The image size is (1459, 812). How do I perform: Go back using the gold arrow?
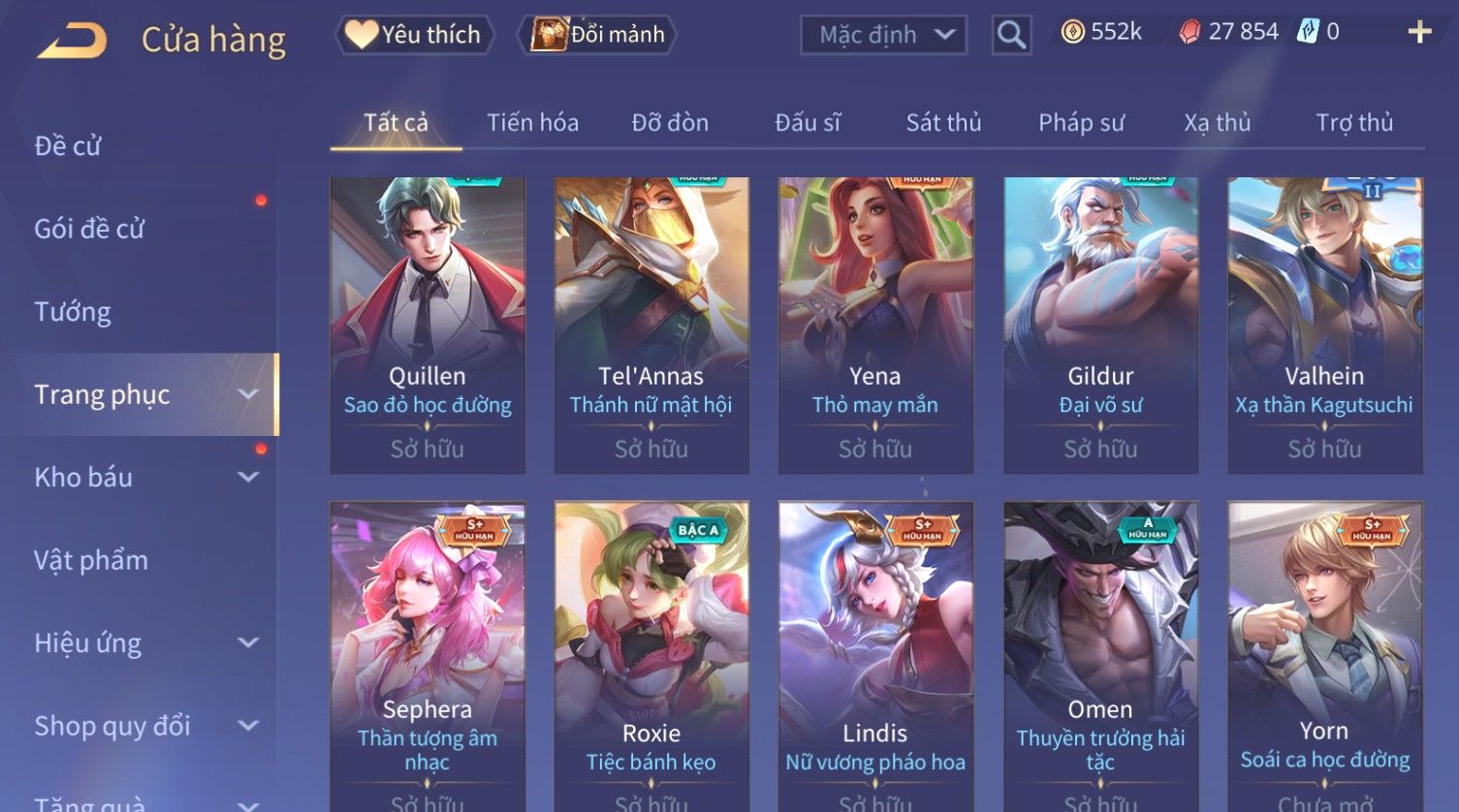(x=72, y=41)
